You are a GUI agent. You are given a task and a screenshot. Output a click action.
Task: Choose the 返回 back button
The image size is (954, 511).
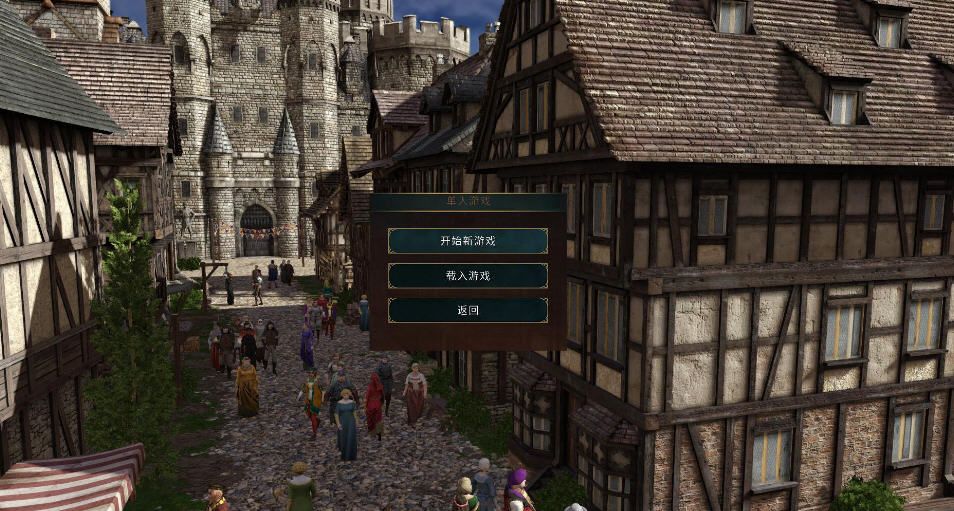pyautogui.click(x=467, y=310)
